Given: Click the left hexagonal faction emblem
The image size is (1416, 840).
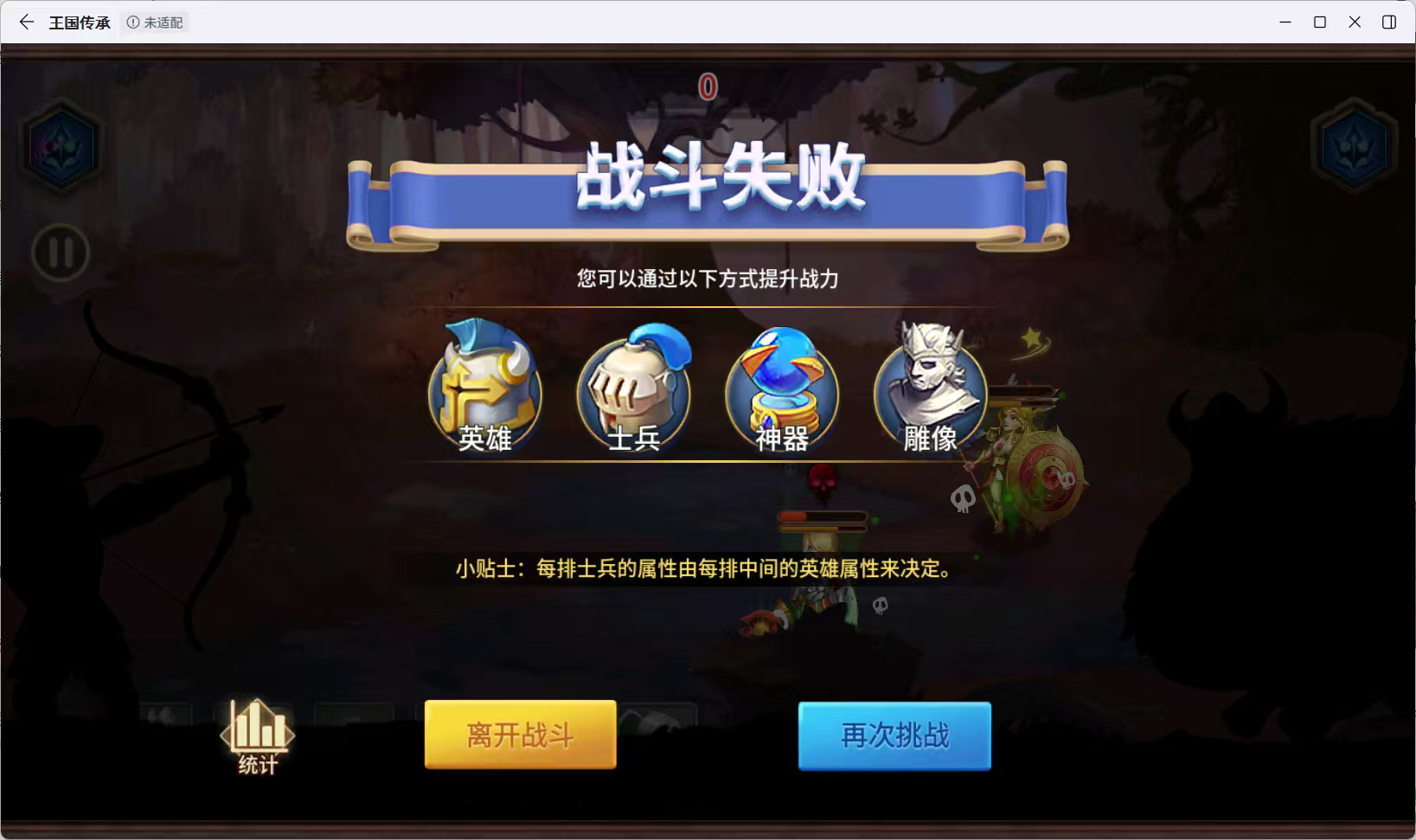Looking at the screenshot, I should [x=60, y=145].
